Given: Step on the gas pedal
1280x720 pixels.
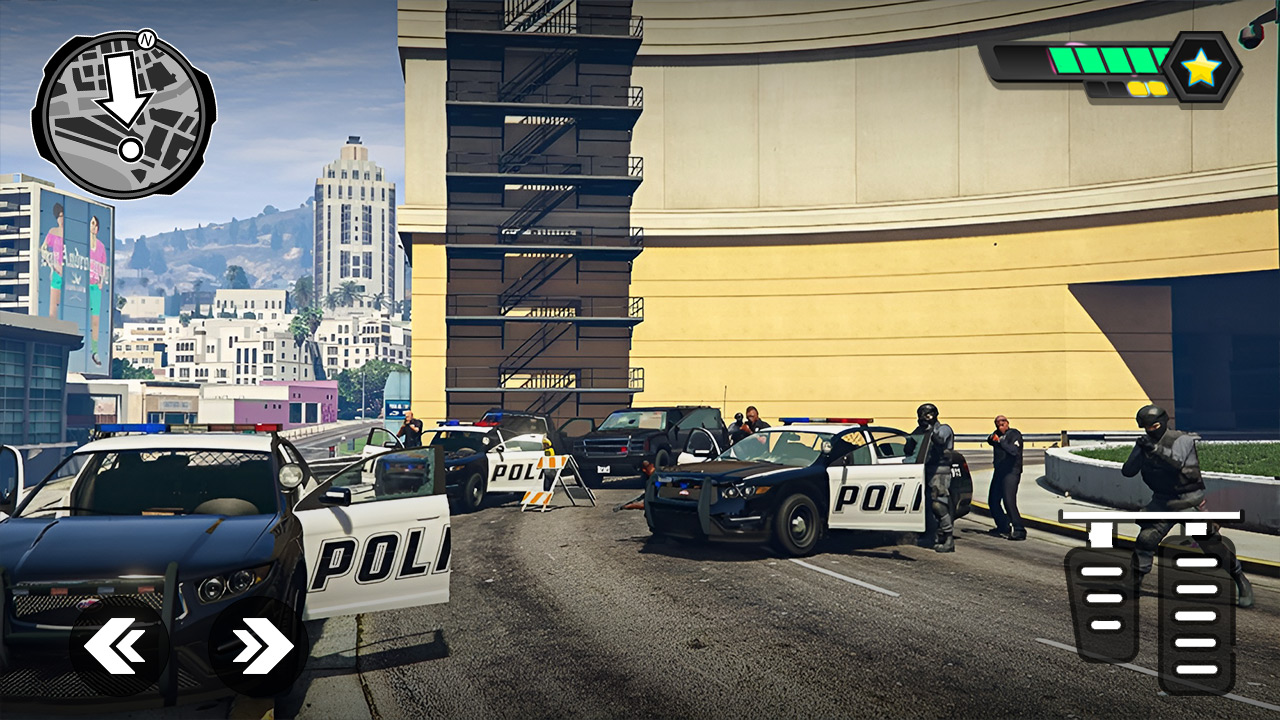Looking at the screenshot, I should click(1196, 614).
